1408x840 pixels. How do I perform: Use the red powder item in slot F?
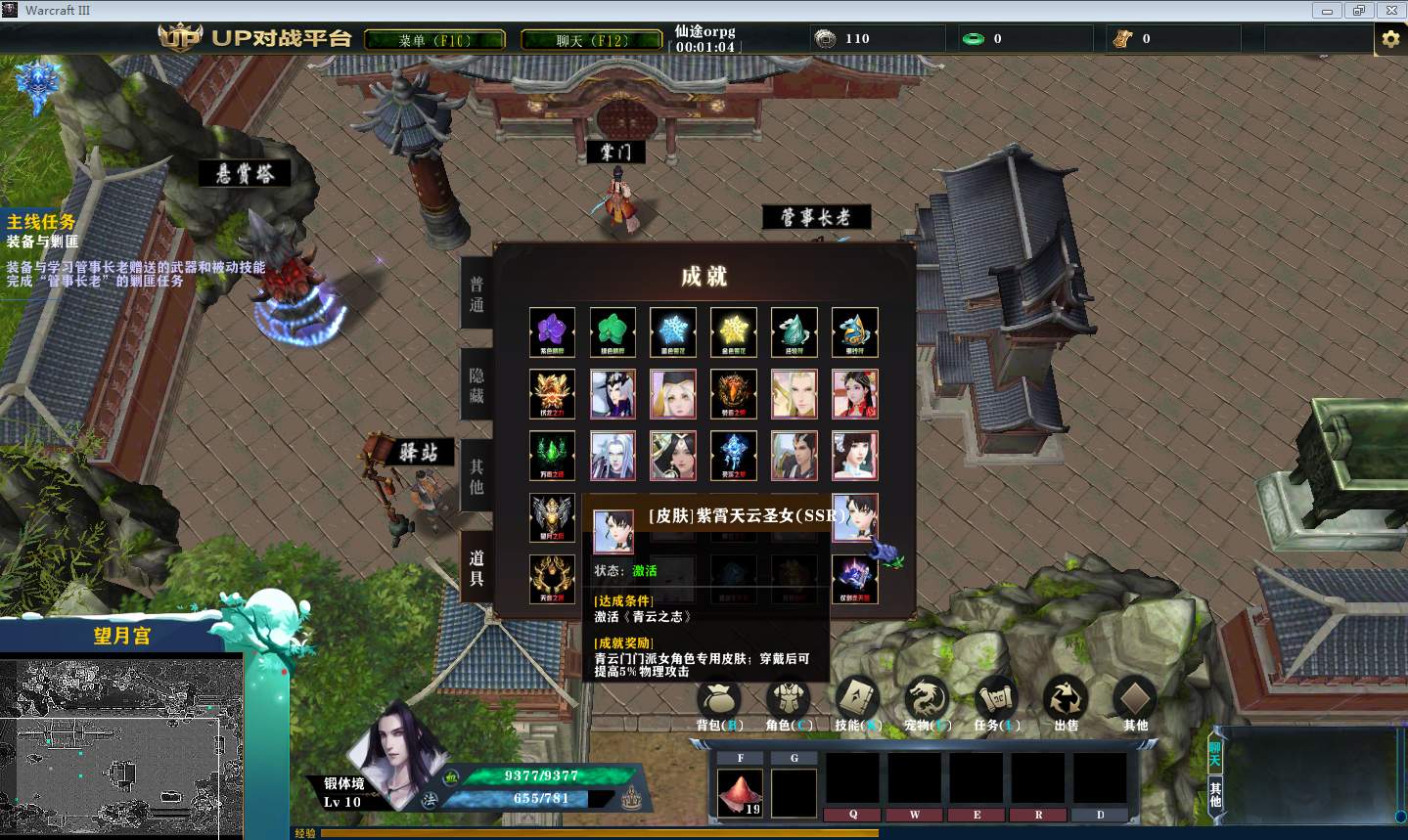pos(740,792)
